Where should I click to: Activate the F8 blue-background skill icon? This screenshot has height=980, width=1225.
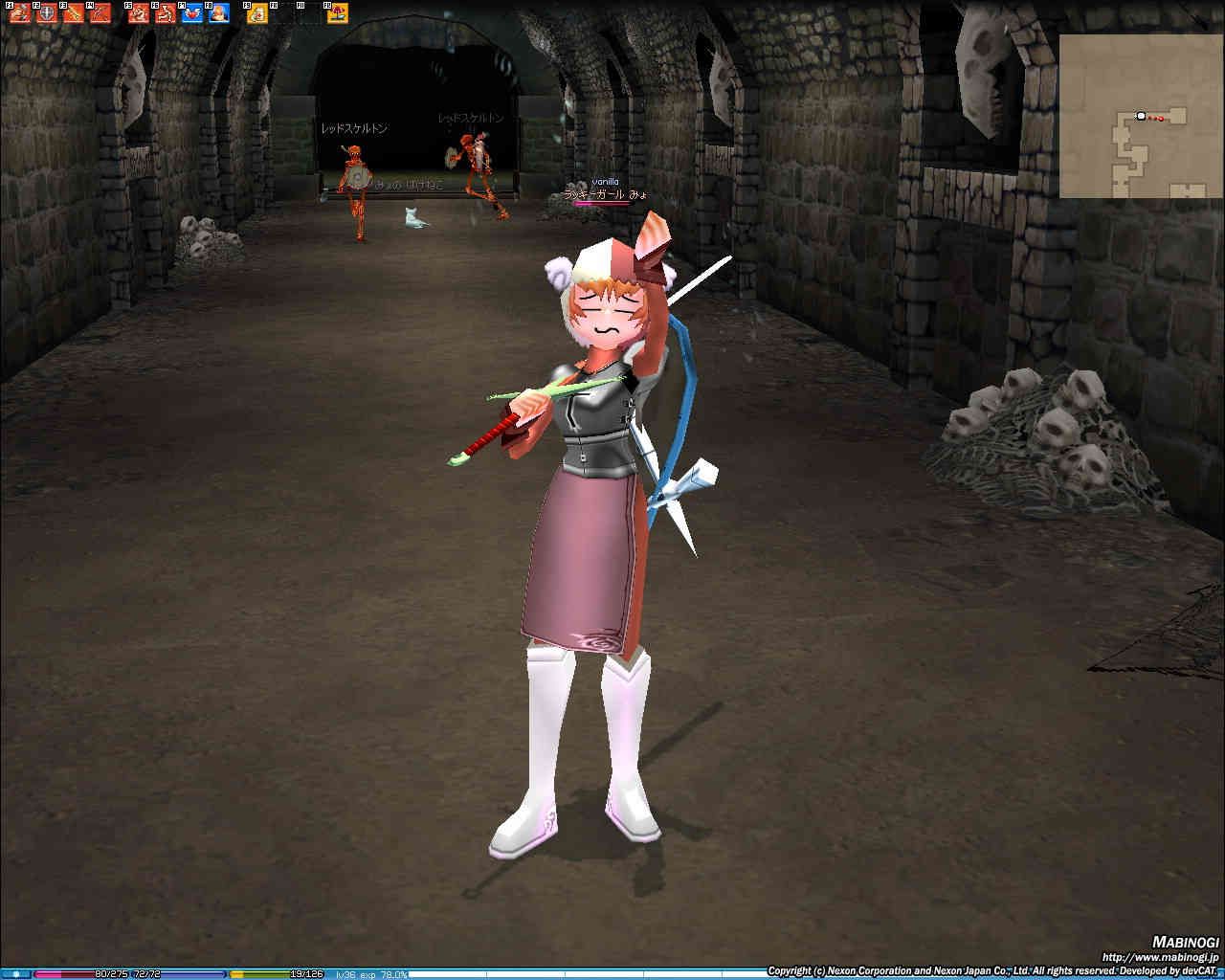pyautogui.click(x=219, y=13)
